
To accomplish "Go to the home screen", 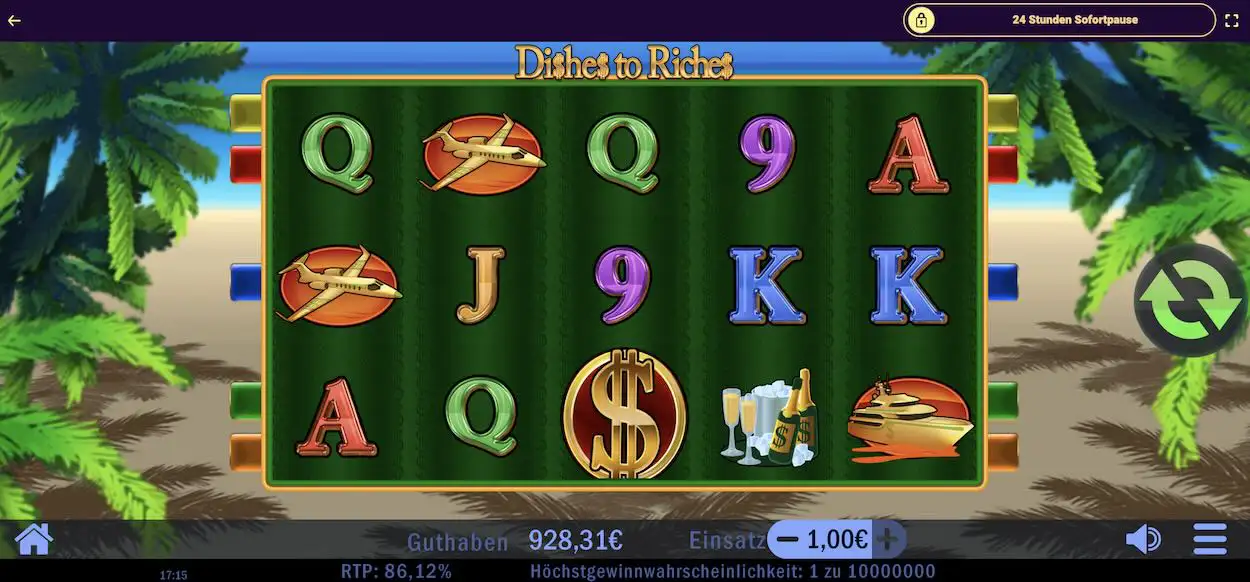I will (x=33, y=539).
